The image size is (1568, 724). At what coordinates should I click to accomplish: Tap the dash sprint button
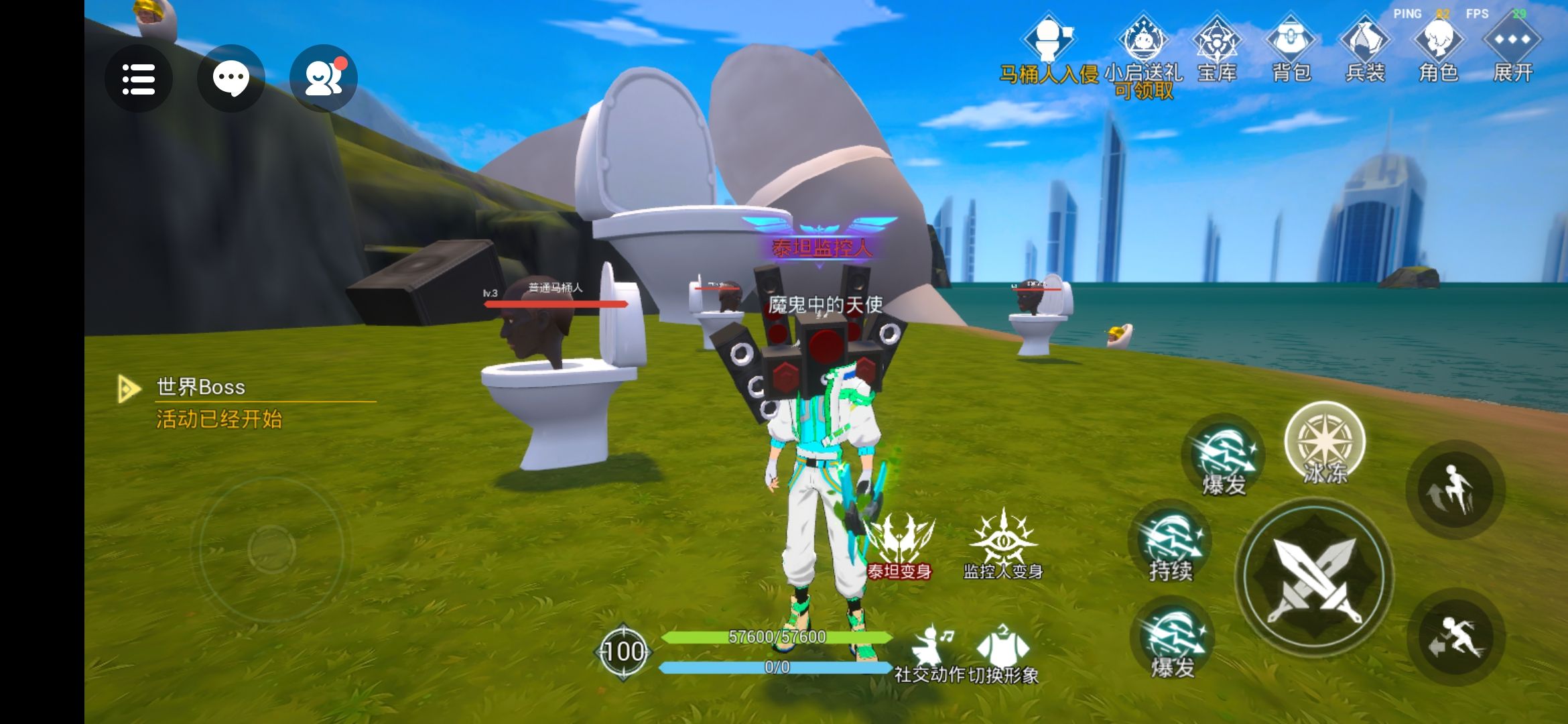click(x=1455, y=637)
